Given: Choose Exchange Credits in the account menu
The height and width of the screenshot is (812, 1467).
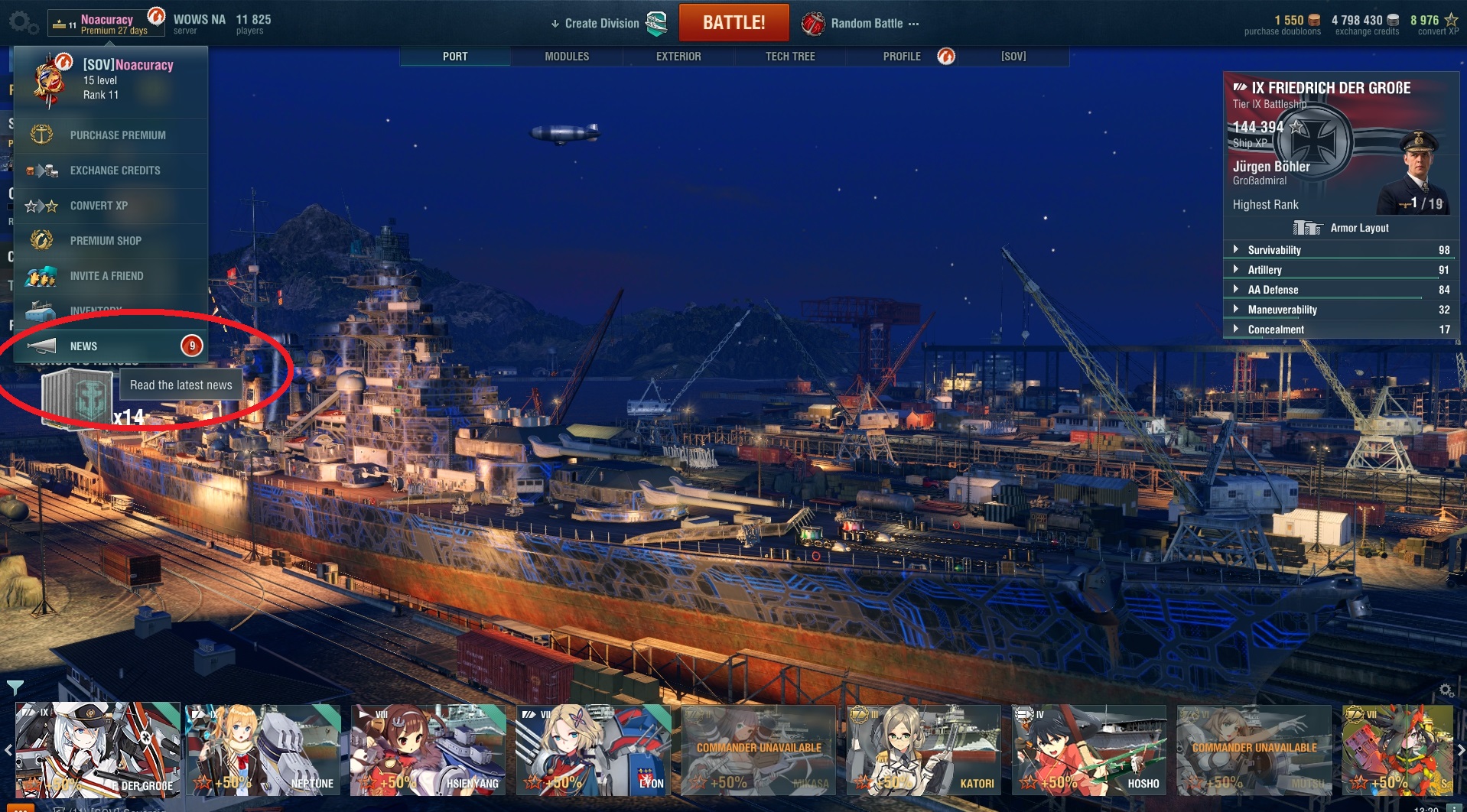Looking at the screenshot, I should [115, 171].
